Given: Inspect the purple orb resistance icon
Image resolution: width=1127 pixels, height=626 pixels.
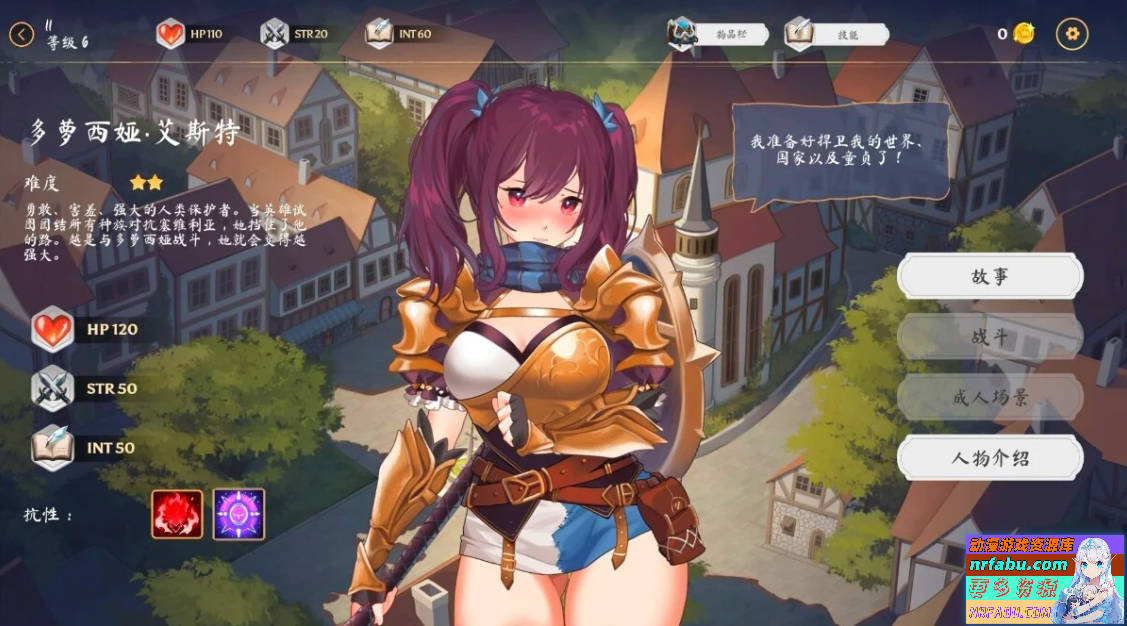Looking at the screenshot, I should tap(239, 514).
